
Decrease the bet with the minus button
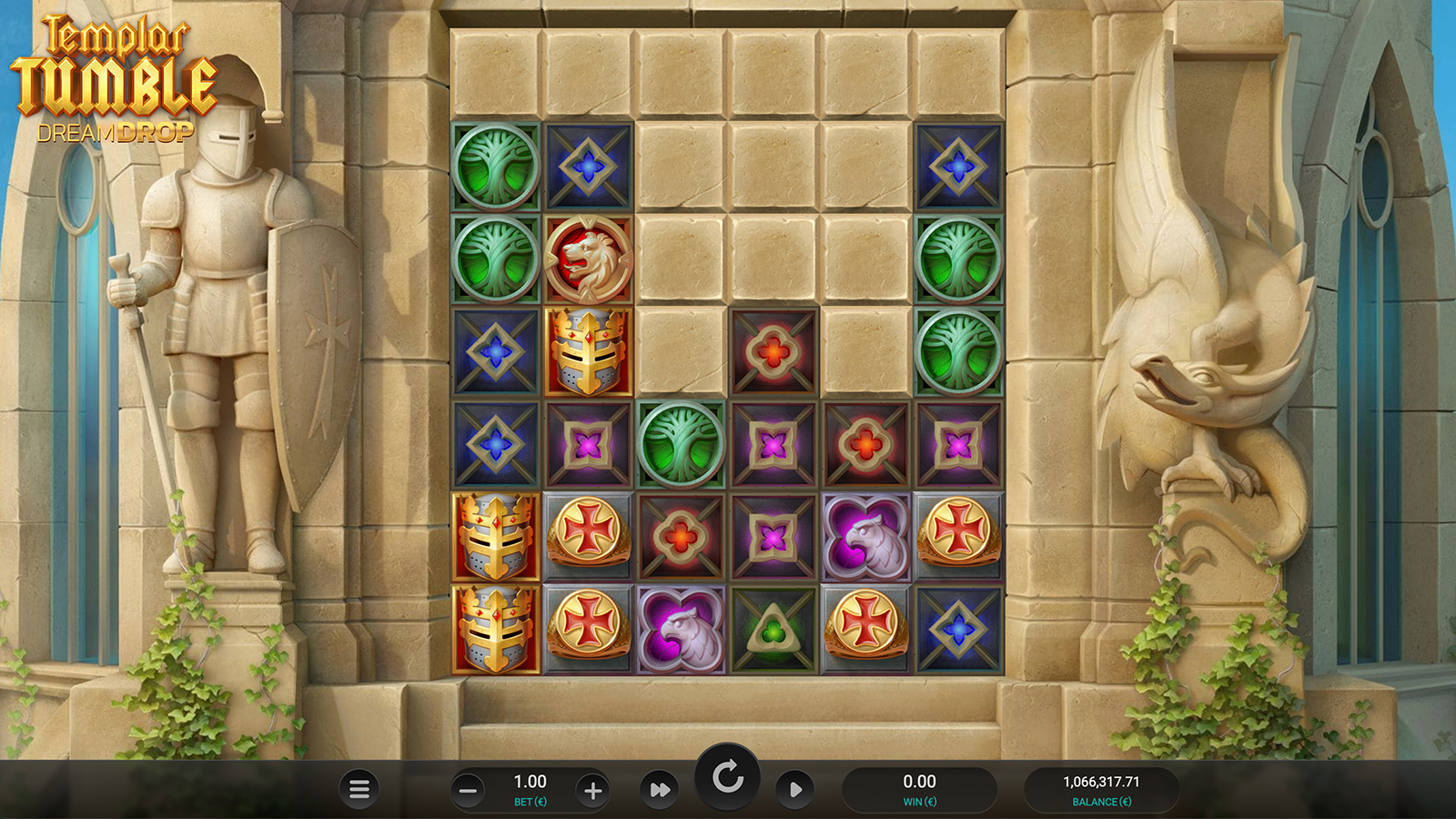point(469,789)
